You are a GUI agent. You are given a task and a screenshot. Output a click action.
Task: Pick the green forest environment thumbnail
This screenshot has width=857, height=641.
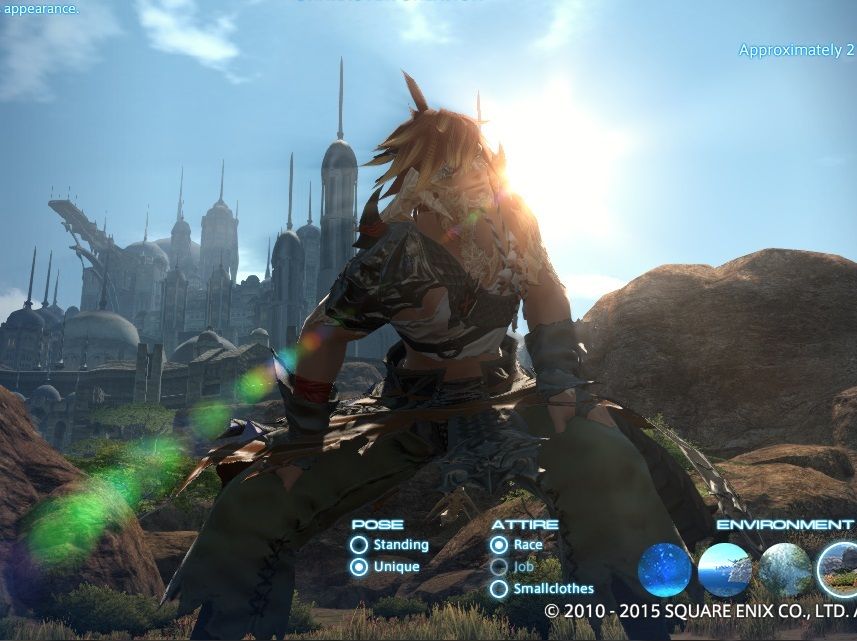pyautogui.click(x=785, y=570)
